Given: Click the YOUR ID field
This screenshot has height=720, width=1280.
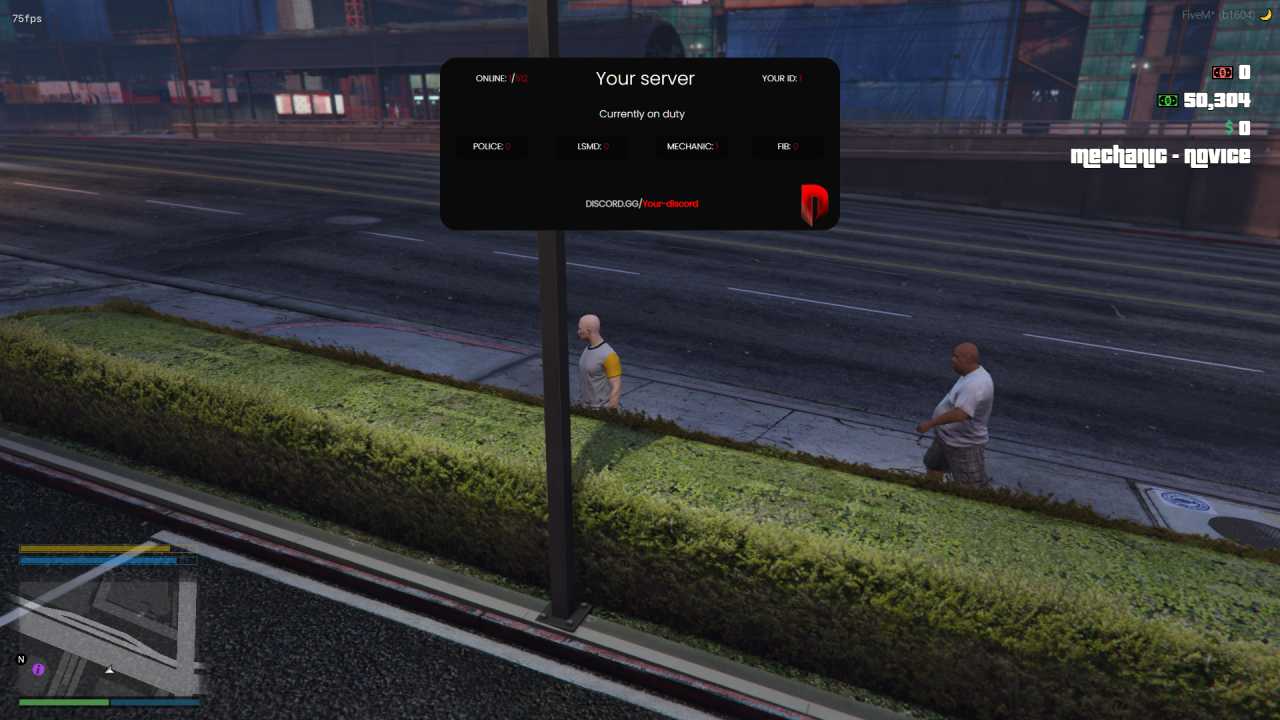Looking at the screenshot, I should tap(781, 78).
